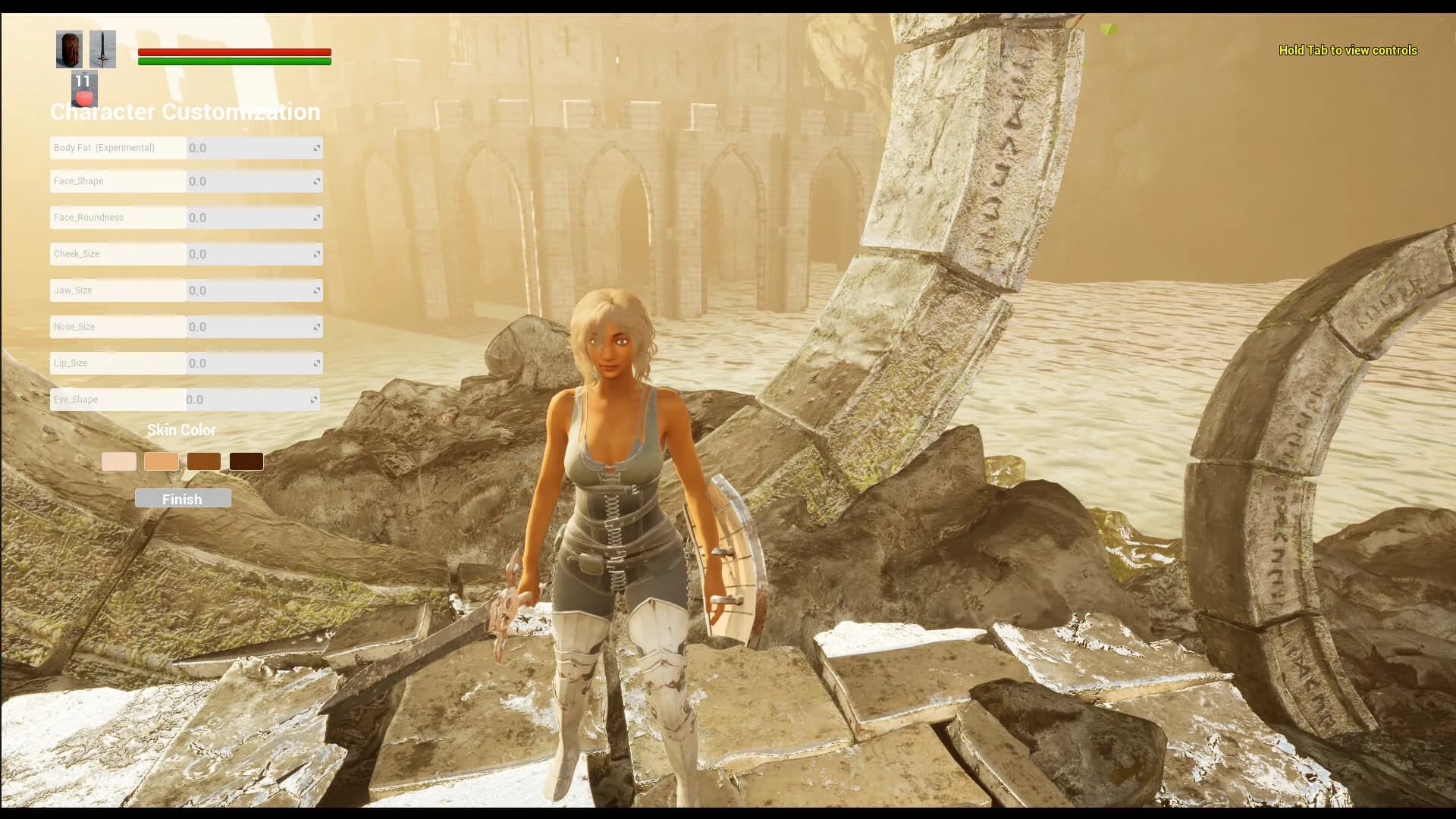
Task: Click the Eye_Shape spinner arrow icon
Action: (316, 400)
